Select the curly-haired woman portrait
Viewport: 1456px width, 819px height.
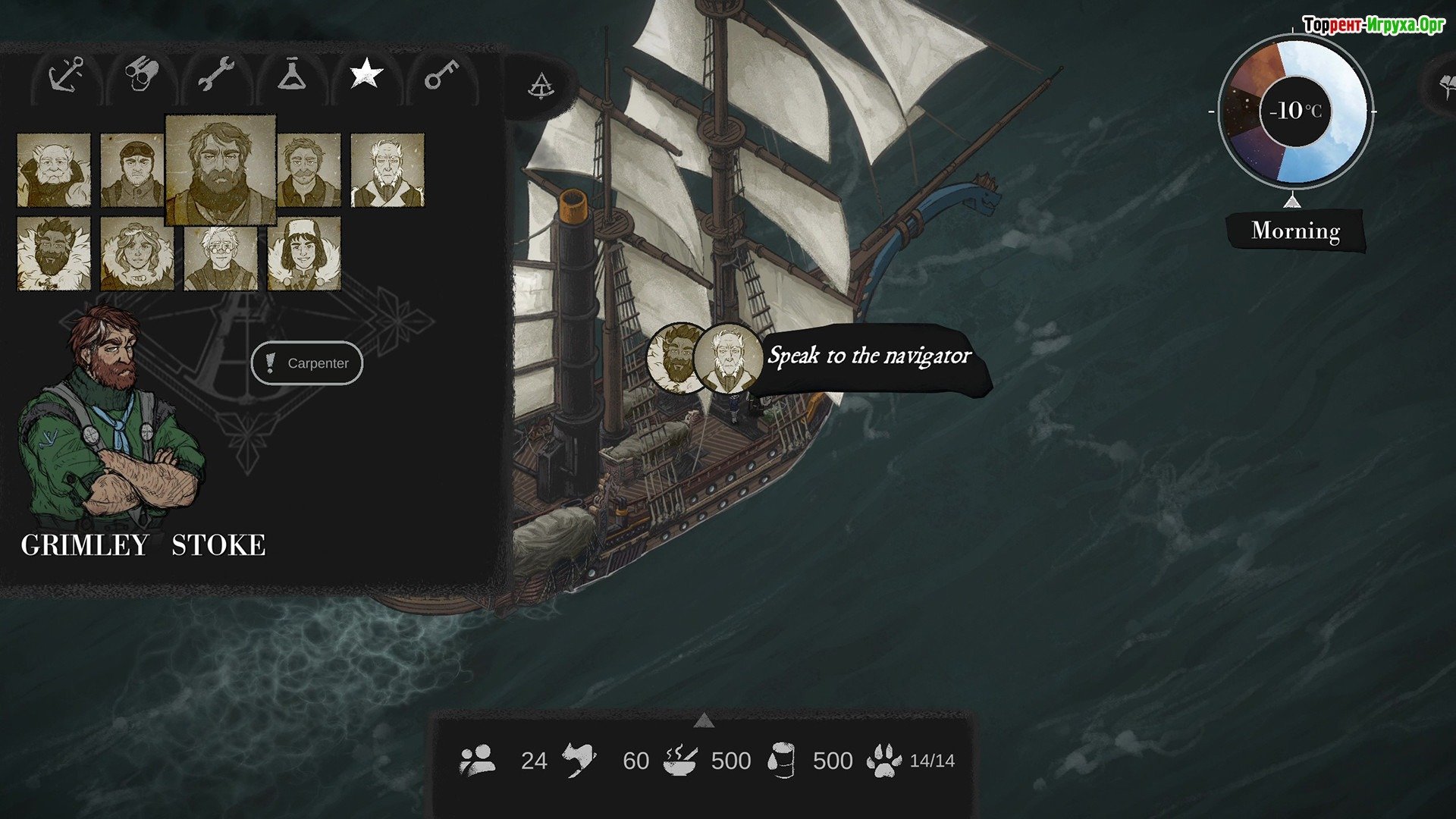click(x=137, y=253)
